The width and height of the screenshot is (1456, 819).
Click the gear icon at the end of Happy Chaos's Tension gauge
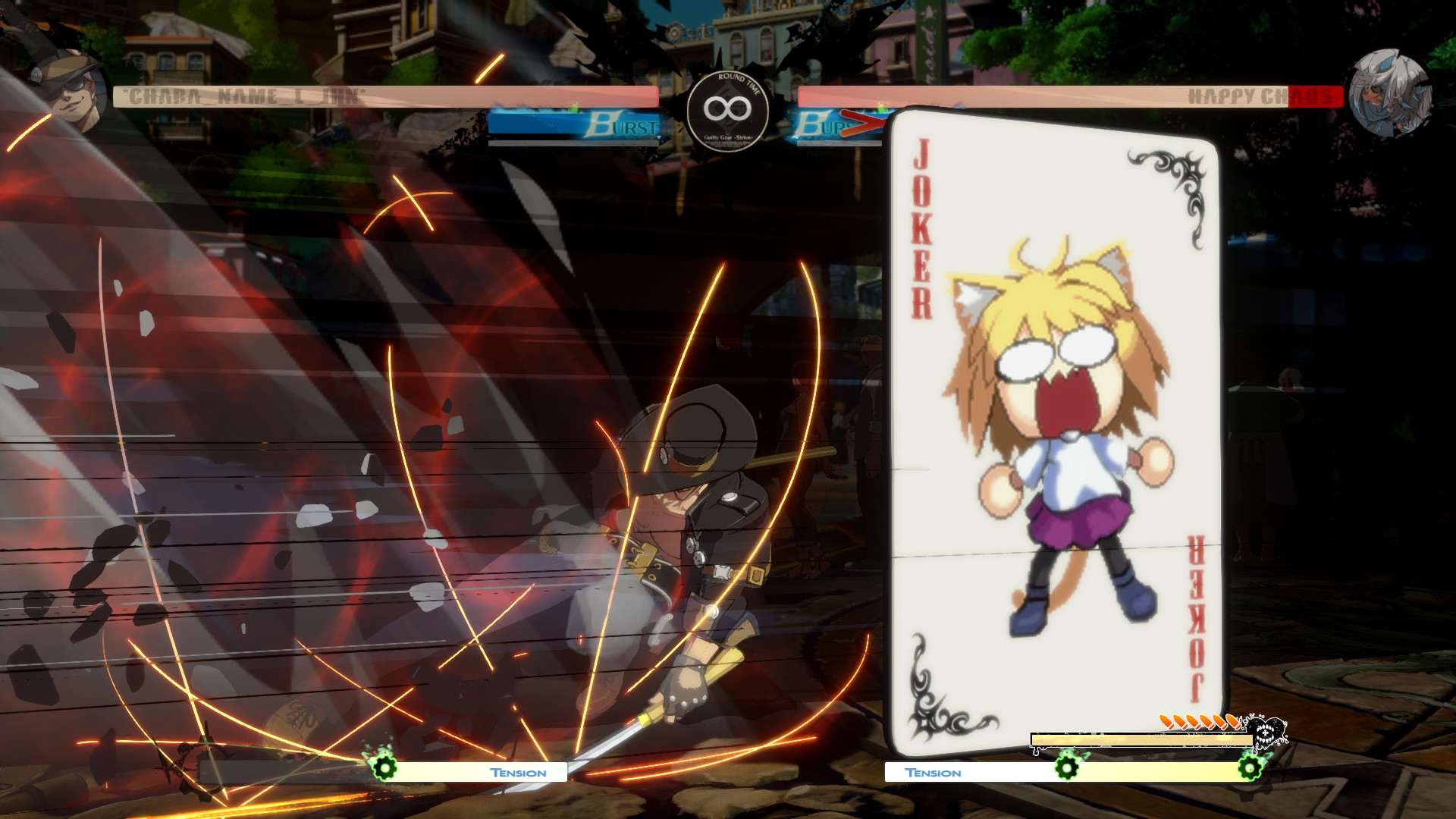tap(1250, 769)
